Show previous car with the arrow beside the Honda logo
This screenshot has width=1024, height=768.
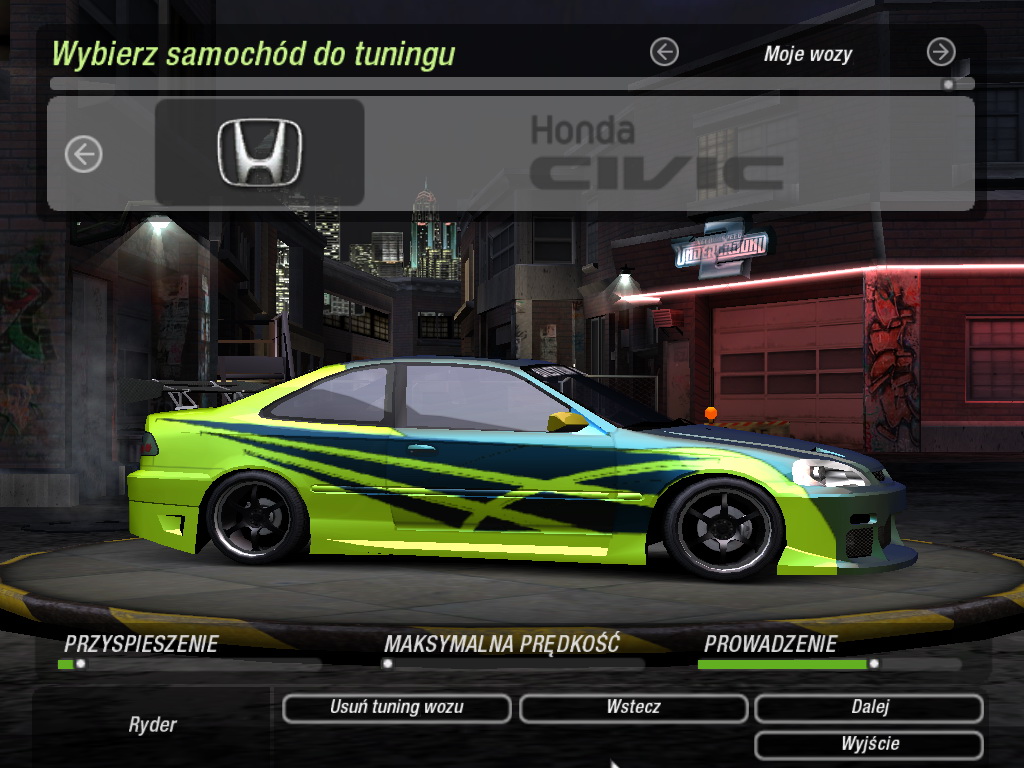84,154
